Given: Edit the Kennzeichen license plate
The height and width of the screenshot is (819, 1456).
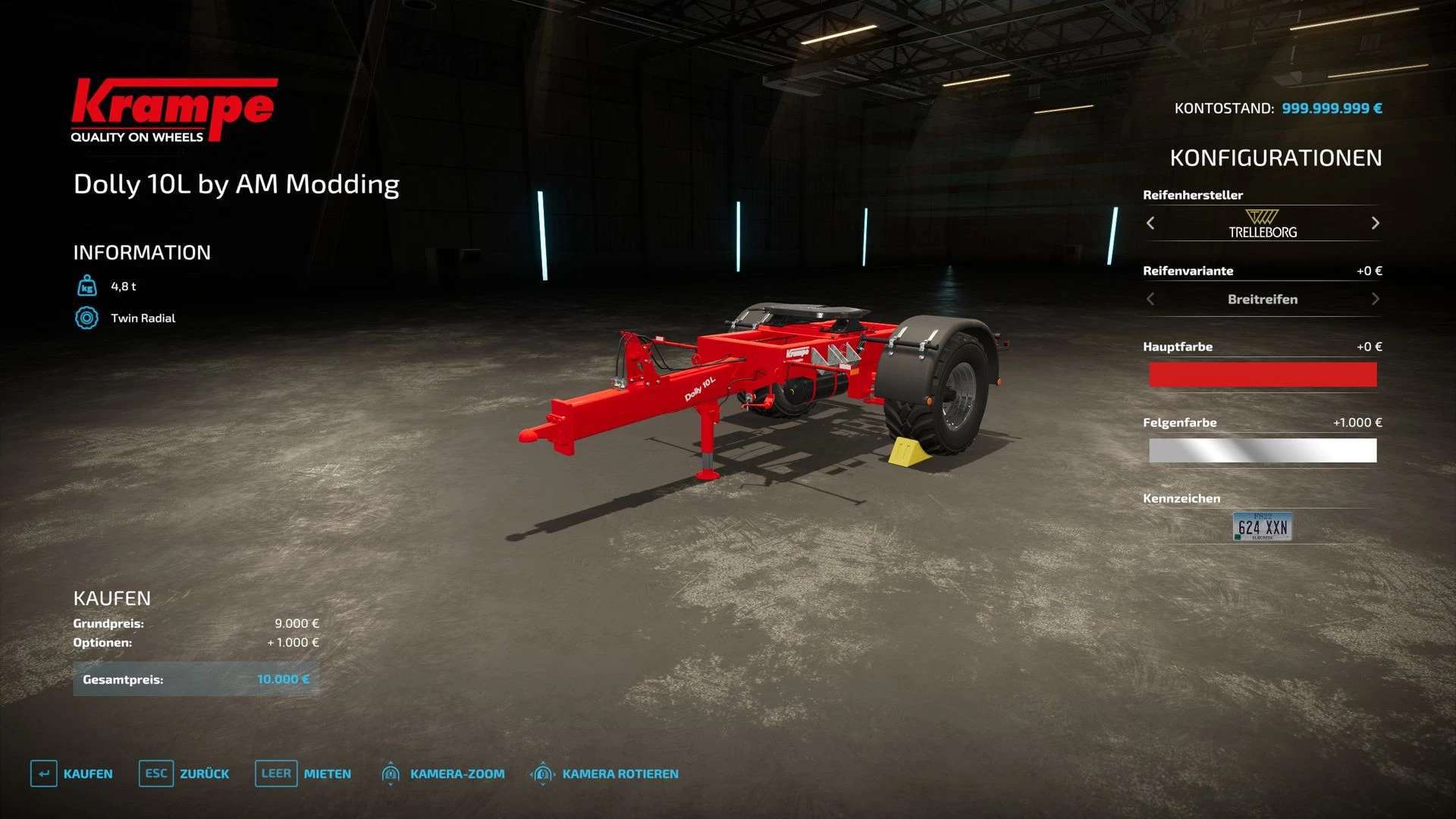Looking at the screenshot, I should 1262,527.
